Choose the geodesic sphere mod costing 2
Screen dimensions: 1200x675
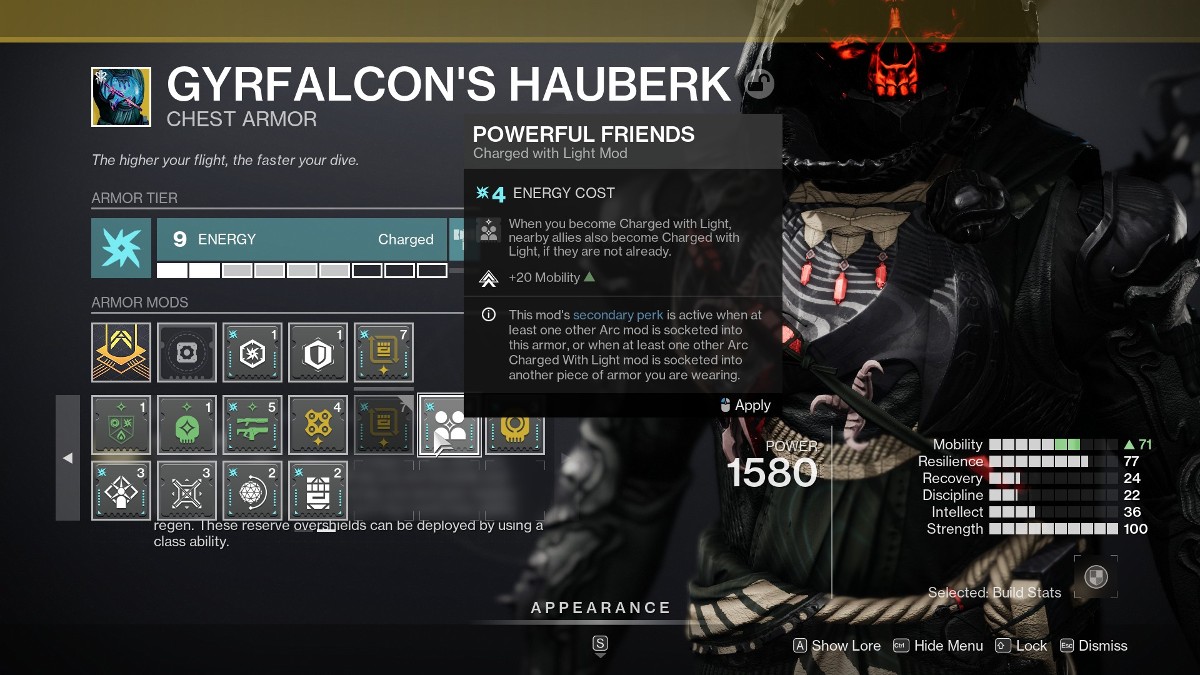[x=252, y=490]
